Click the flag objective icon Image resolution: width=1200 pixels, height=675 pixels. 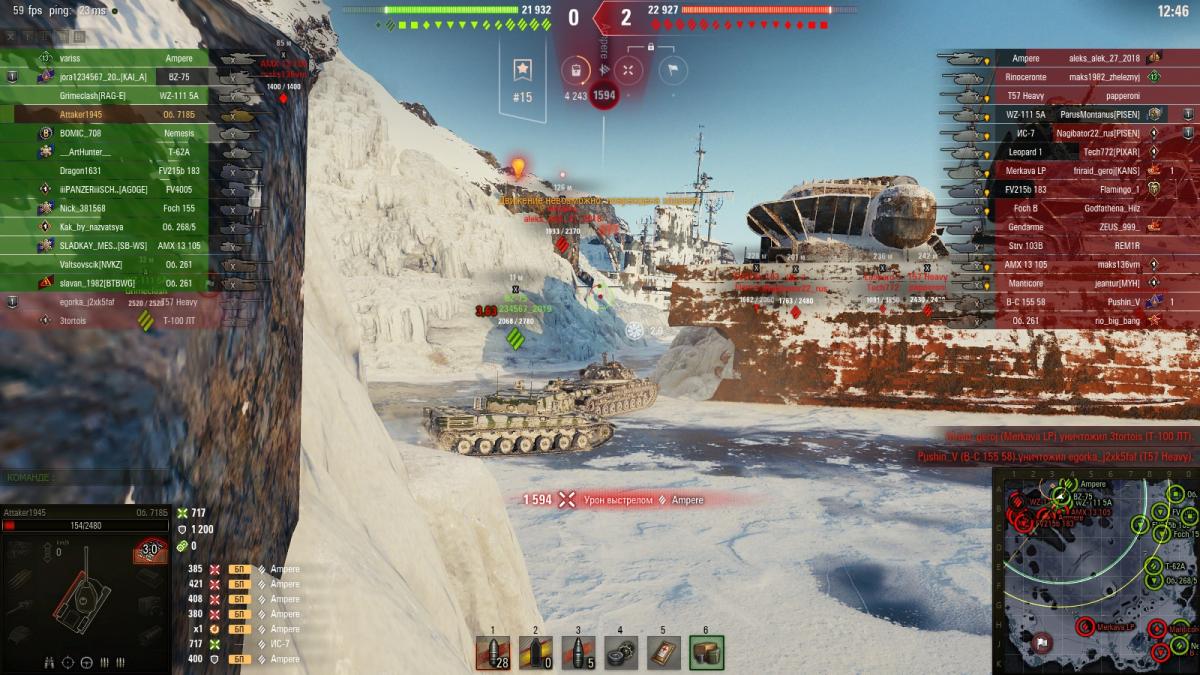[x=672, y=69]
